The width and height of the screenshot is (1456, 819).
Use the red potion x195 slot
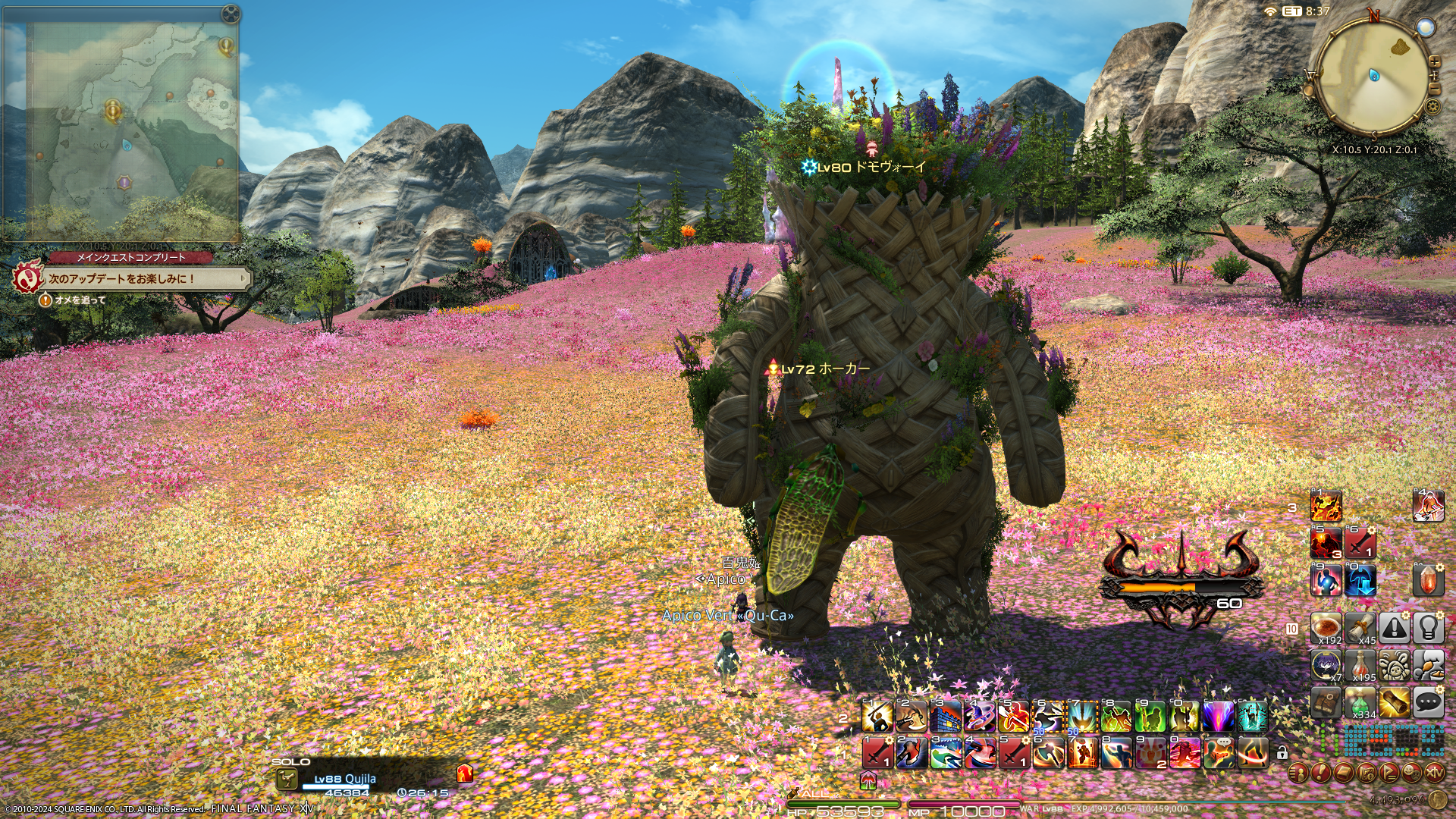pyautogui.click(x=1360, y=665)
